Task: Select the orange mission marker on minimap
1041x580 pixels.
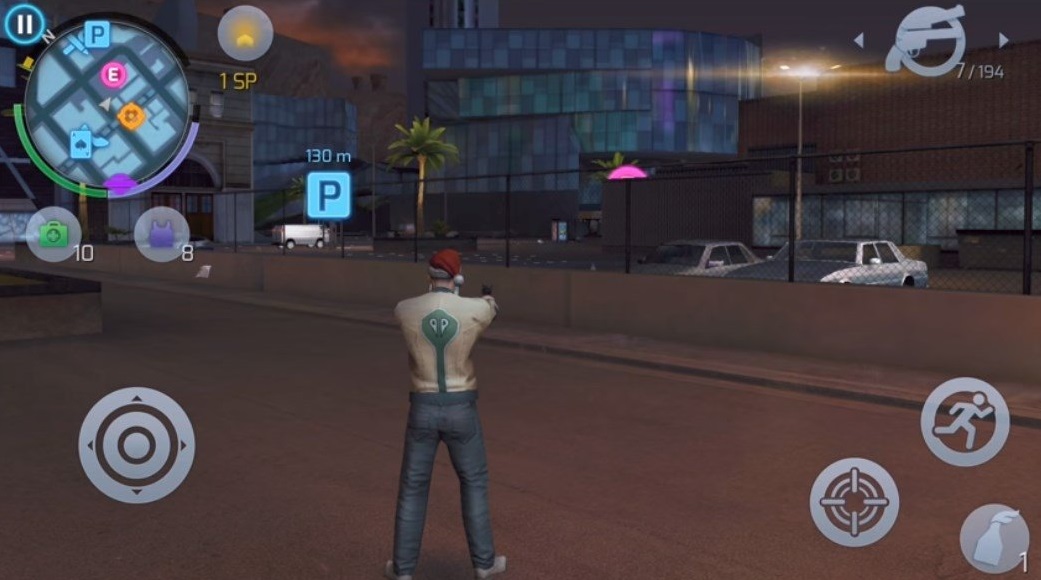Action: 131,116
